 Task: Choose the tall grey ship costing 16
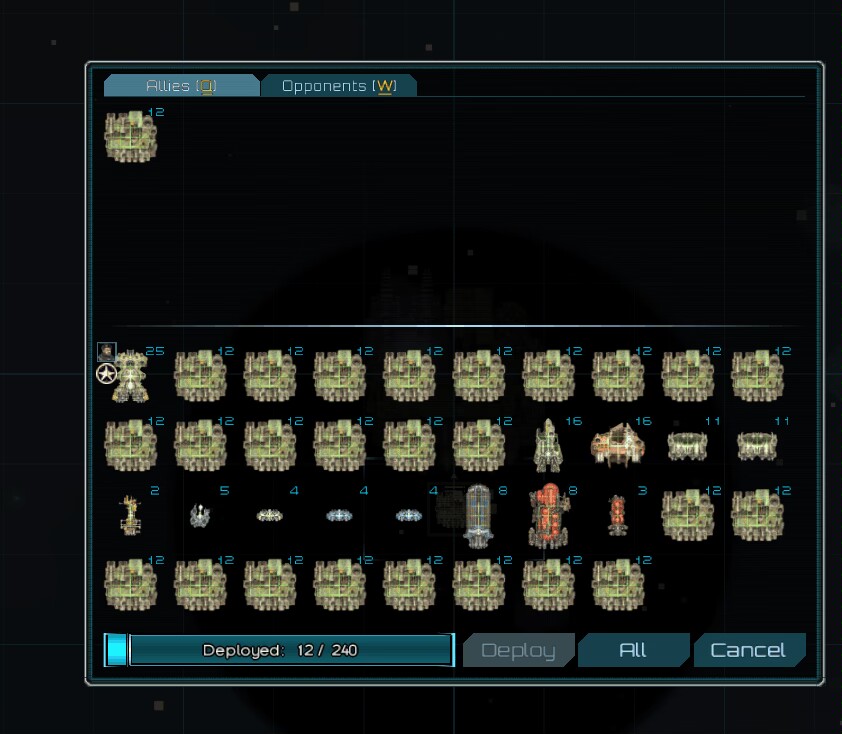548,445
